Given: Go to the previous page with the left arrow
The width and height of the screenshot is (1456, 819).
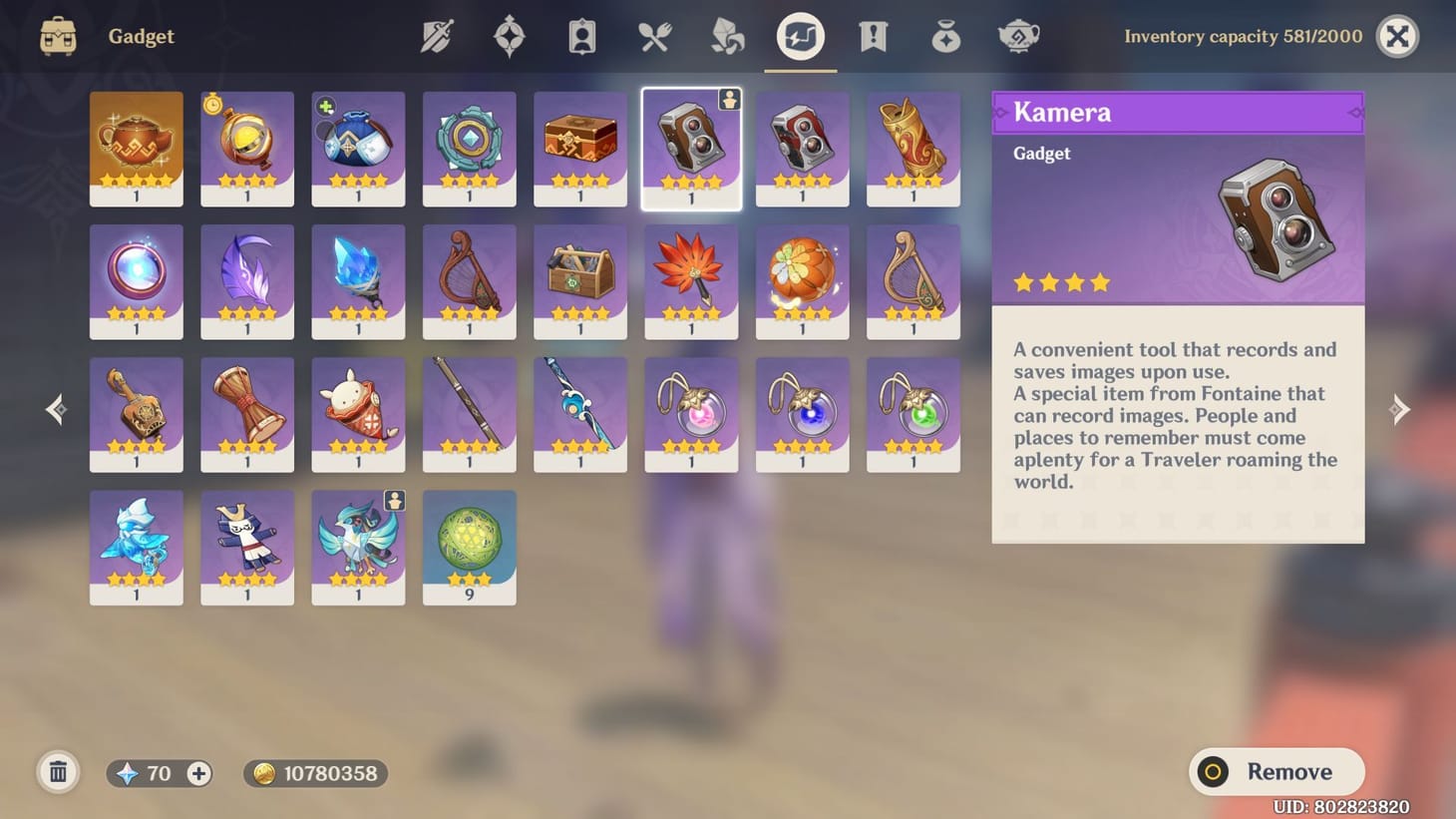Looking at the screenshot, I should [x=55, y=409].
